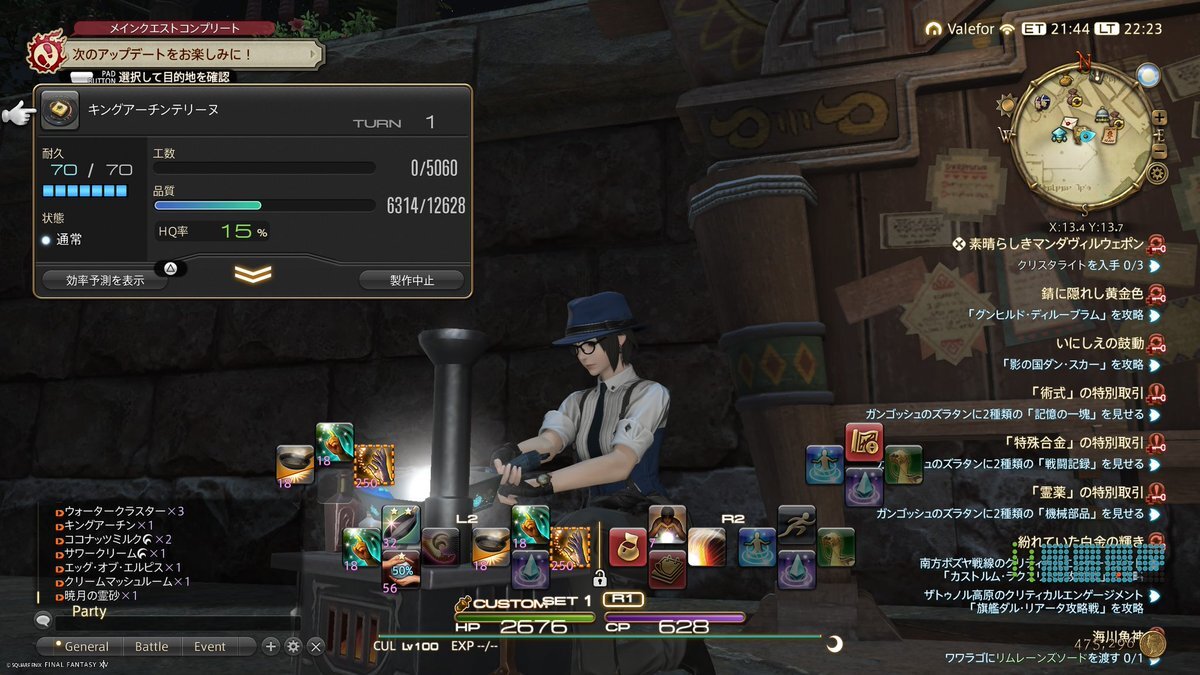This screenshot has height=675, width=1200.
Task: Add a new chat tab with plus
Action: point(271,646)
